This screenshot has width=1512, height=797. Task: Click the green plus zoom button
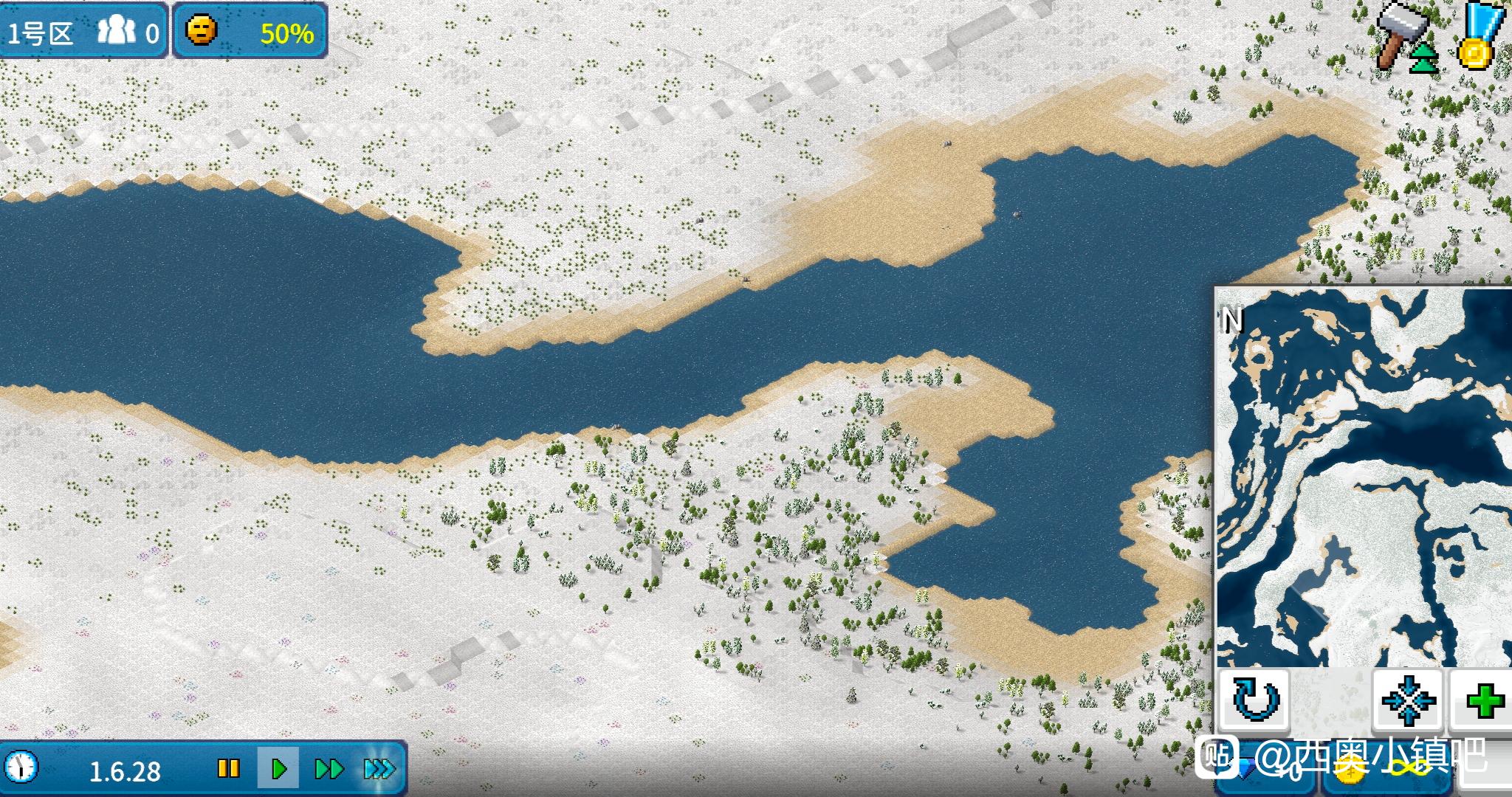point(1483,700)
